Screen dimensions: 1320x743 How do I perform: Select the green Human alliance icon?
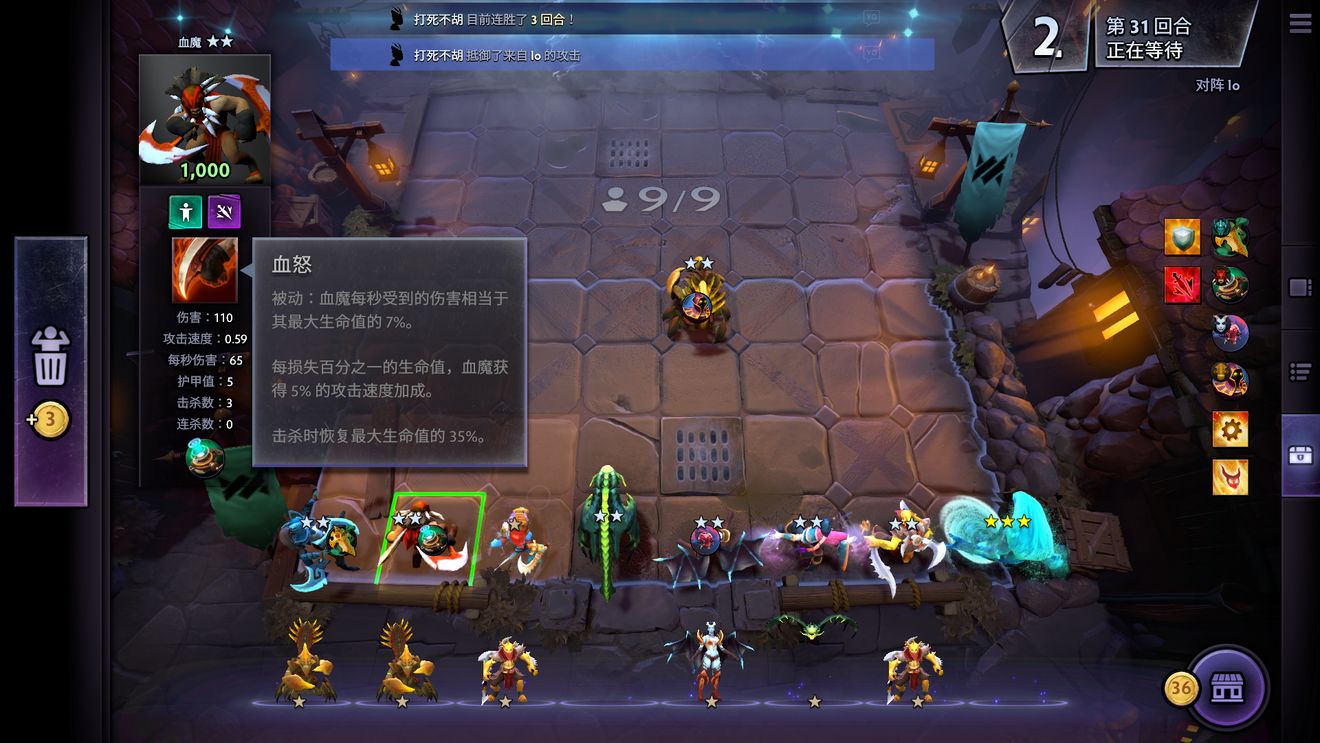pyautogui.click(x=184, y=212)
